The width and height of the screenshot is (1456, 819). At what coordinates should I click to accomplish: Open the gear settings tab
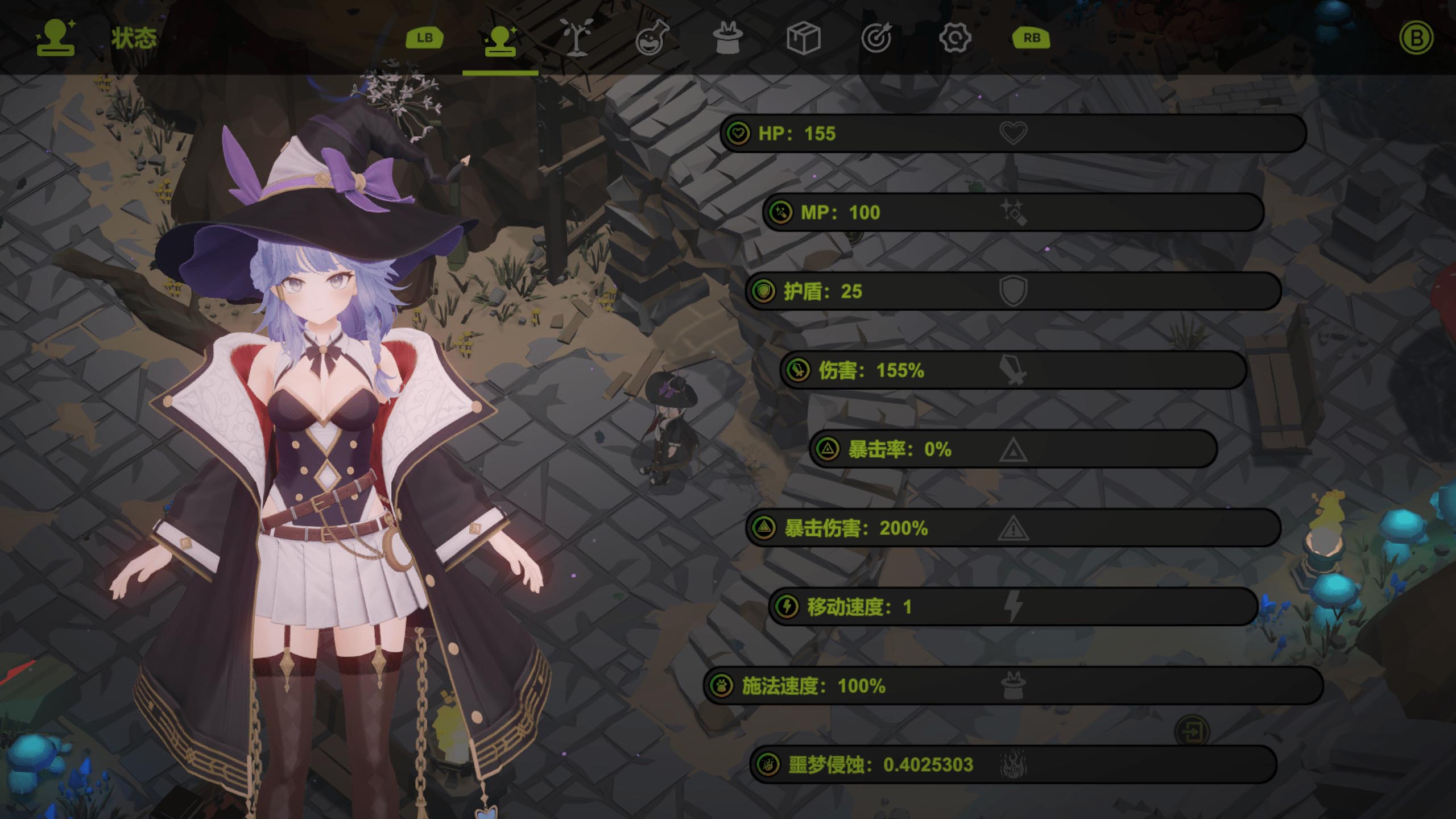pos(954,38)
